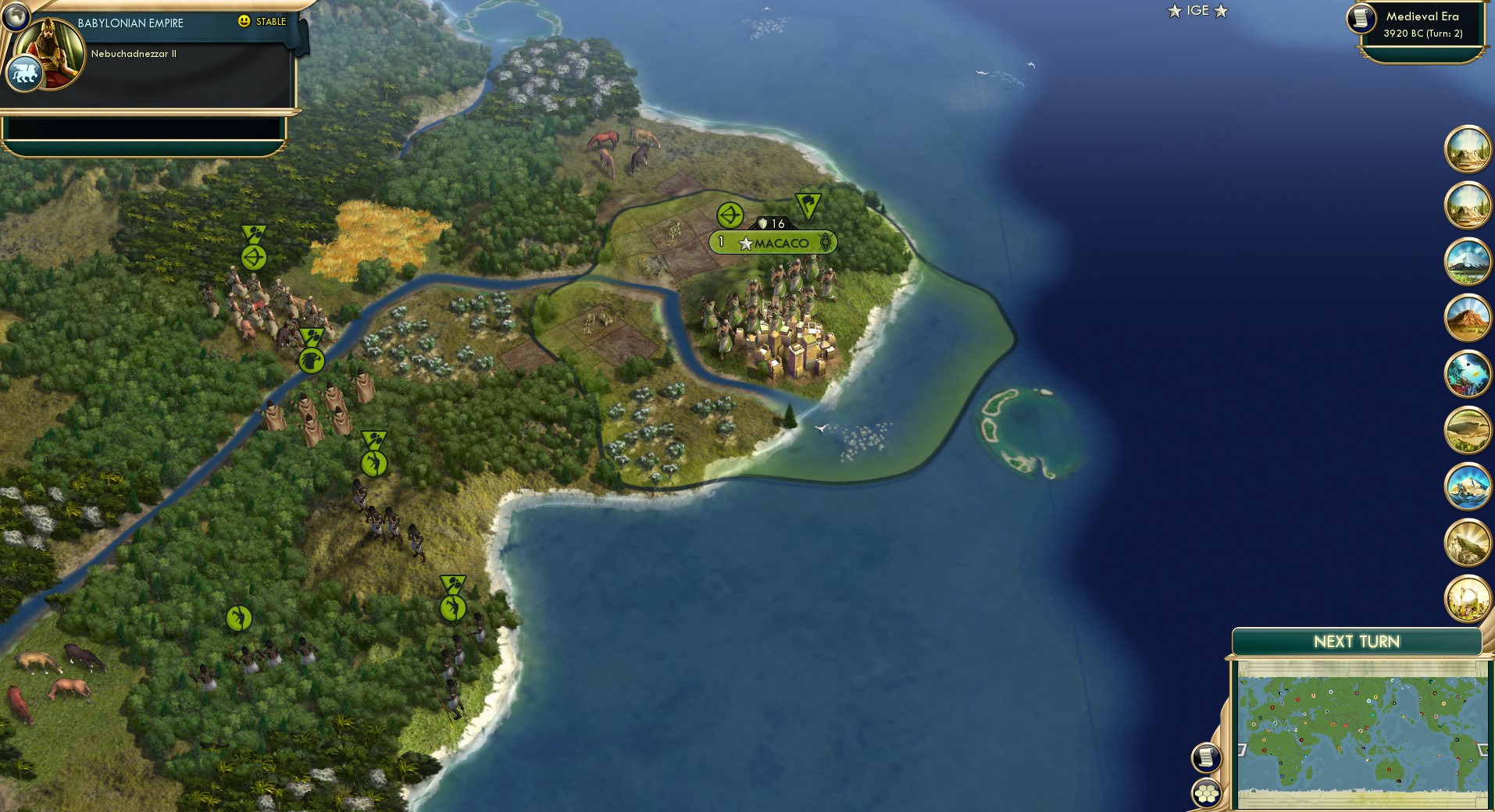
Task: Open the growth arrow on Macaco's banner
Action: click(x=730, y=216)
